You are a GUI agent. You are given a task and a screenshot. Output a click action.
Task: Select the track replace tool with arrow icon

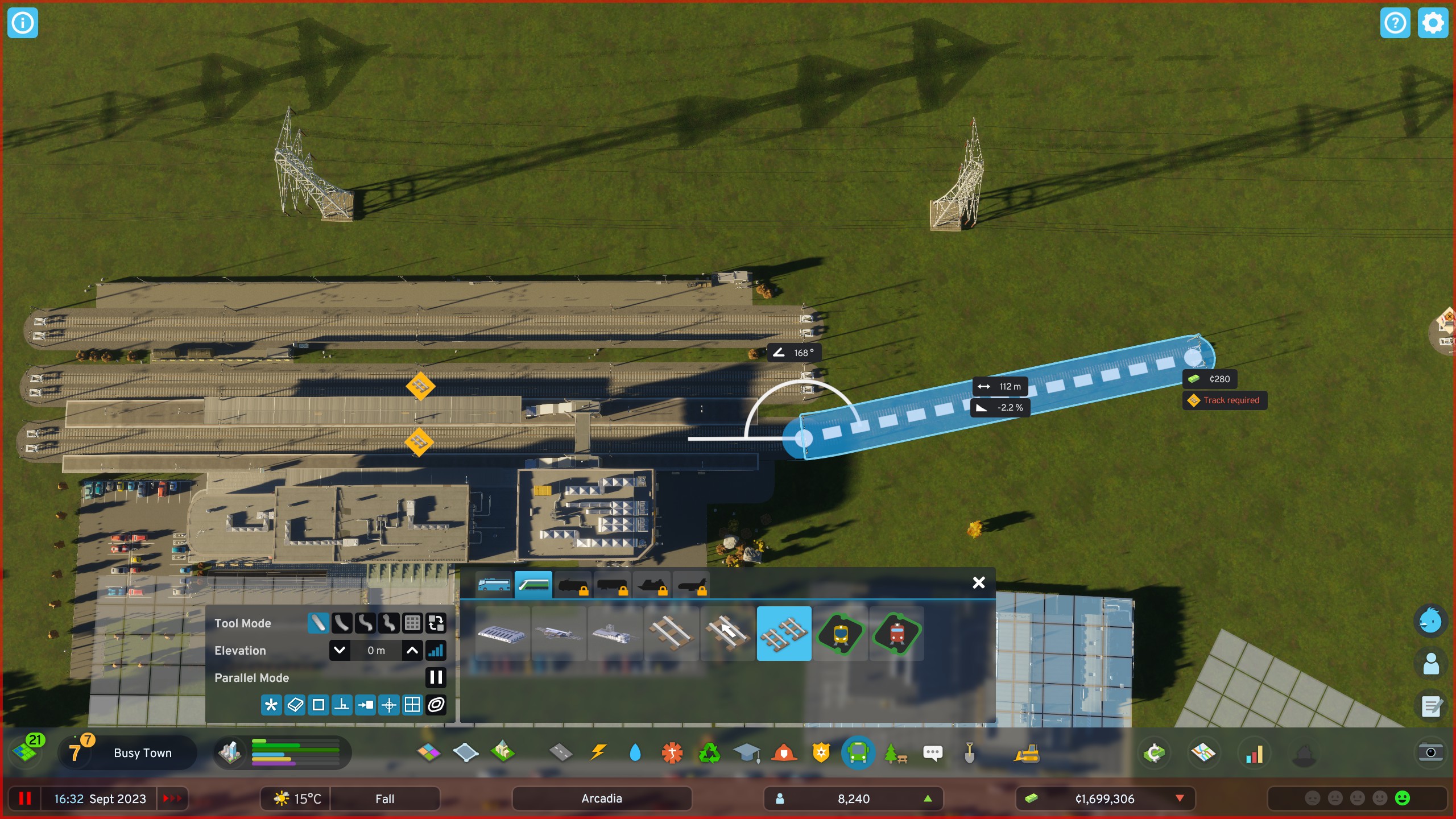click(x=726, y=633)
